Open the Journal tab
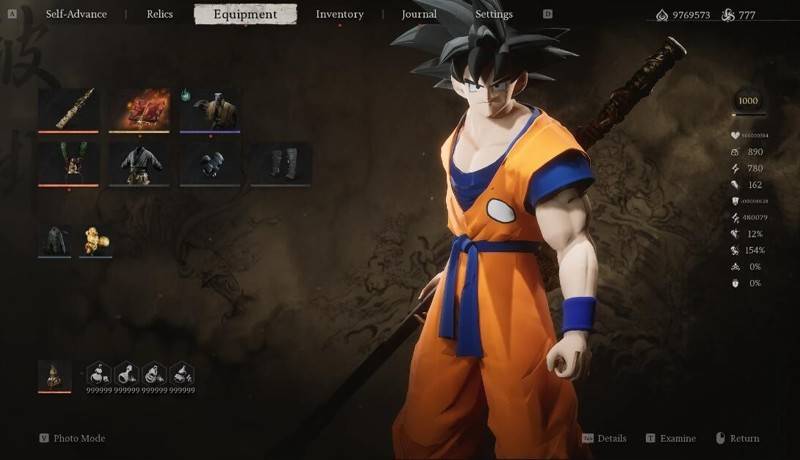The image size is (800, 460). point(419,15)
